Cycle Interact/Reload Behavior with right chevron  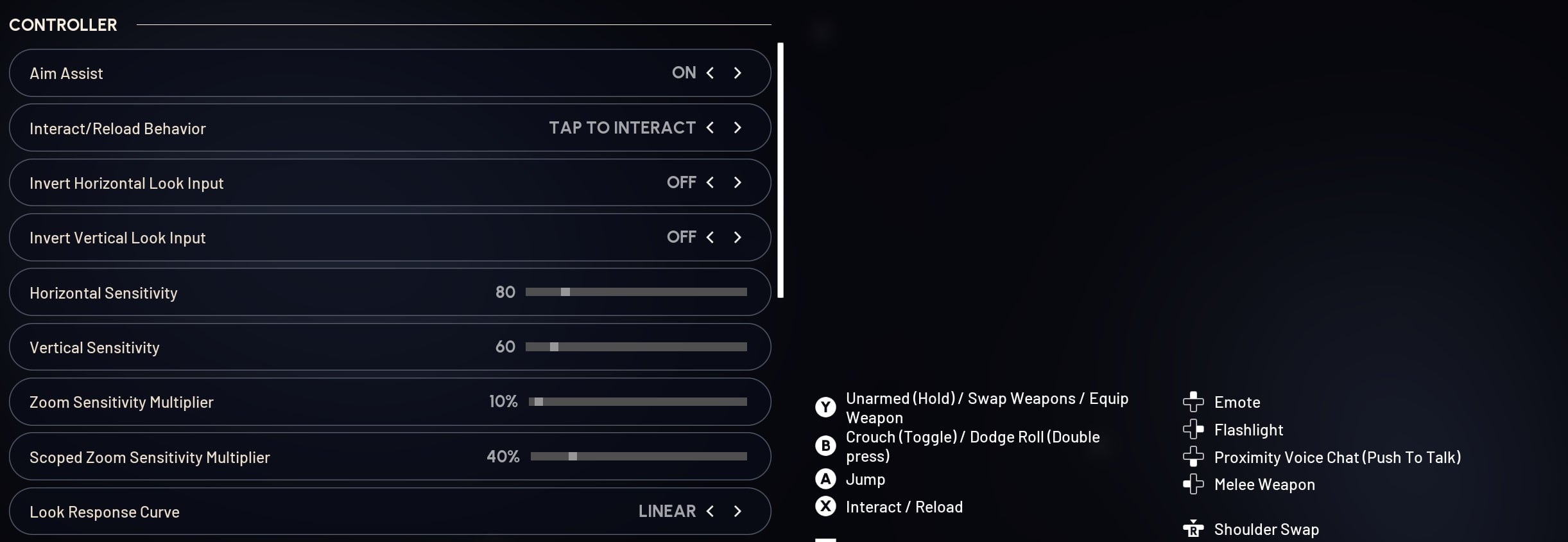737,128
